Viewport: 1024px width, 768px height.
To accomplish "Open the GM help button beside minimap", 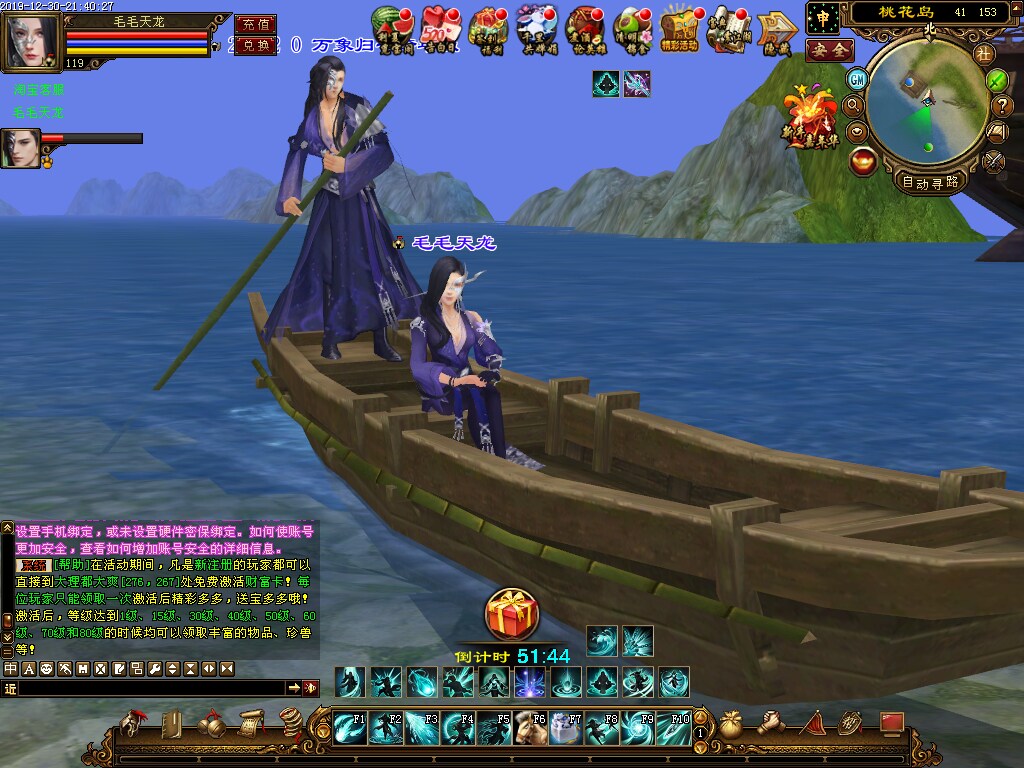I will click(857, 79).
